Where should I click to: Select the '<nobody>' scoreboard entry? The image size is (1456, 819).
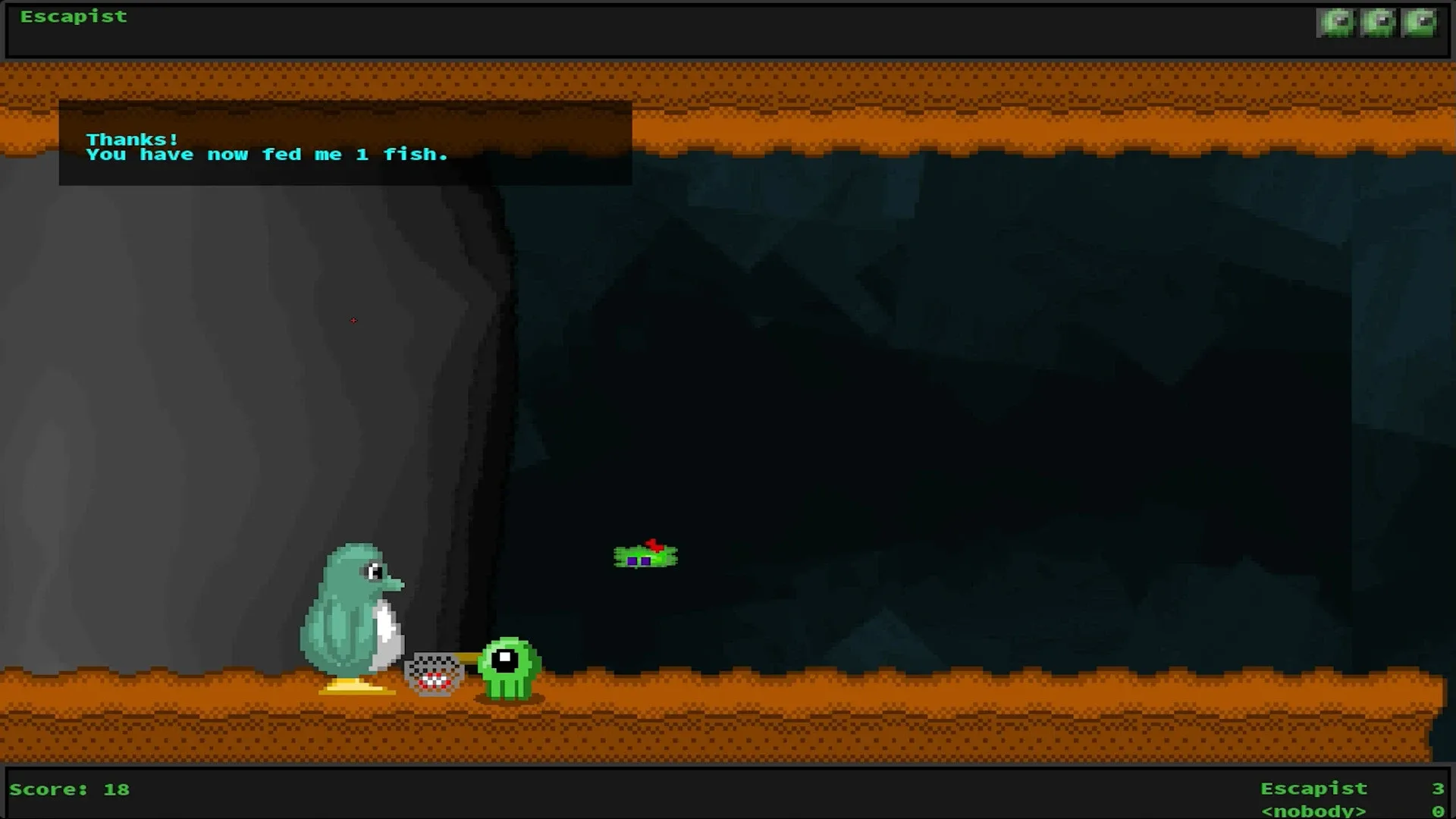tap(1315, 810)
